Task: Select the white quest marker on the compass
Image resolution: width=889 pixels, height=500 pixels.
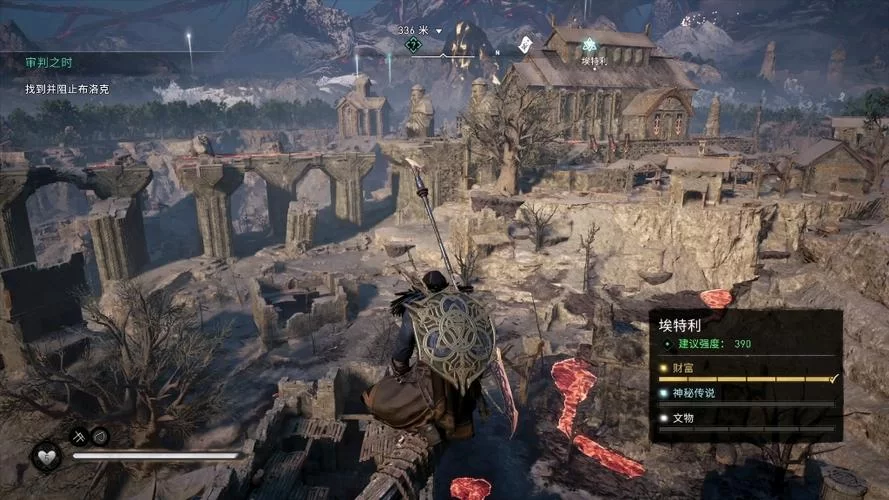Action: click(x=526, y=43)
